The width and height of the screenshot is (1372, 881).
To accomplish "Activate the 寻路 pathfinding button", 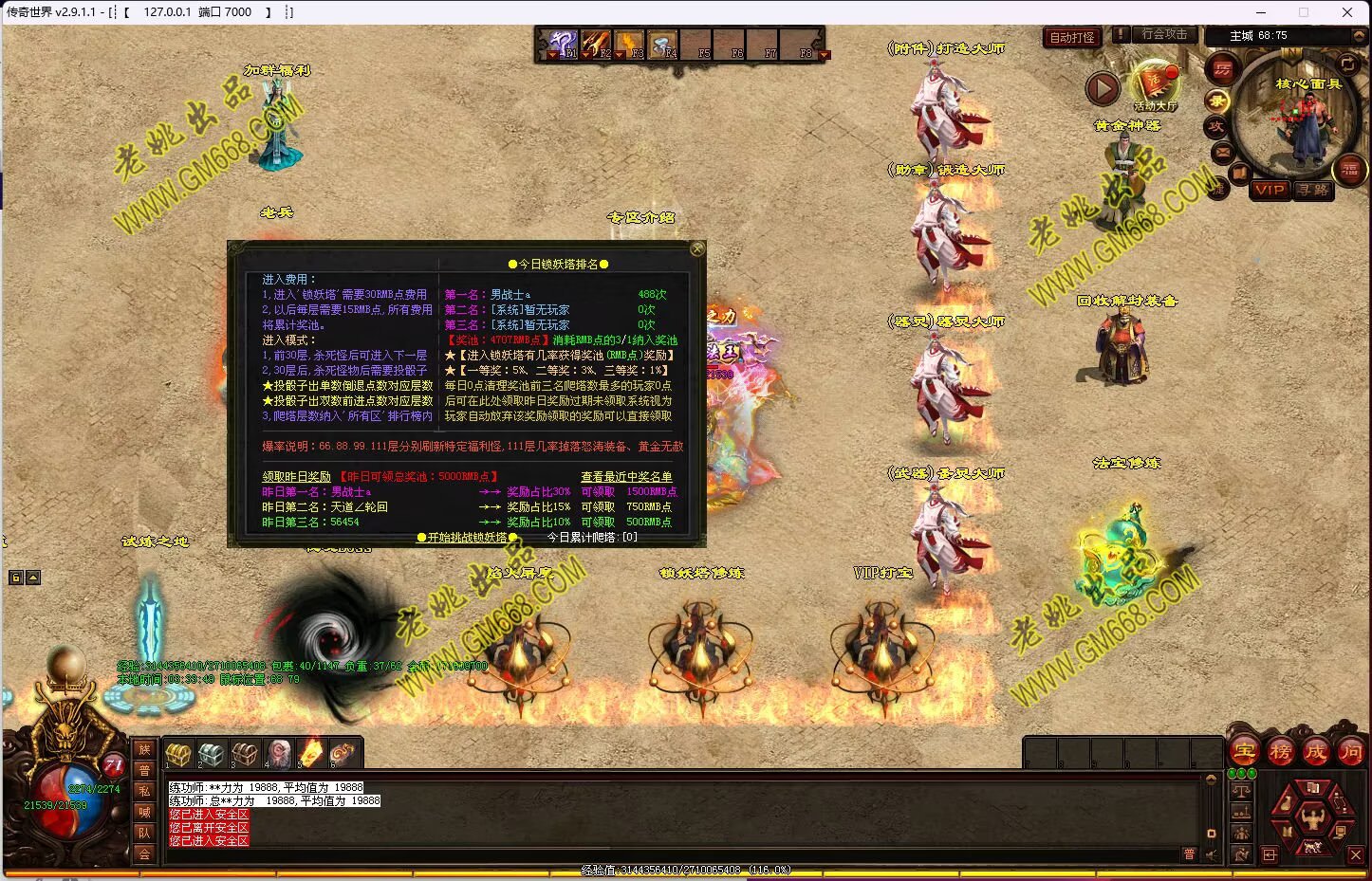I will click(1313, 190).
